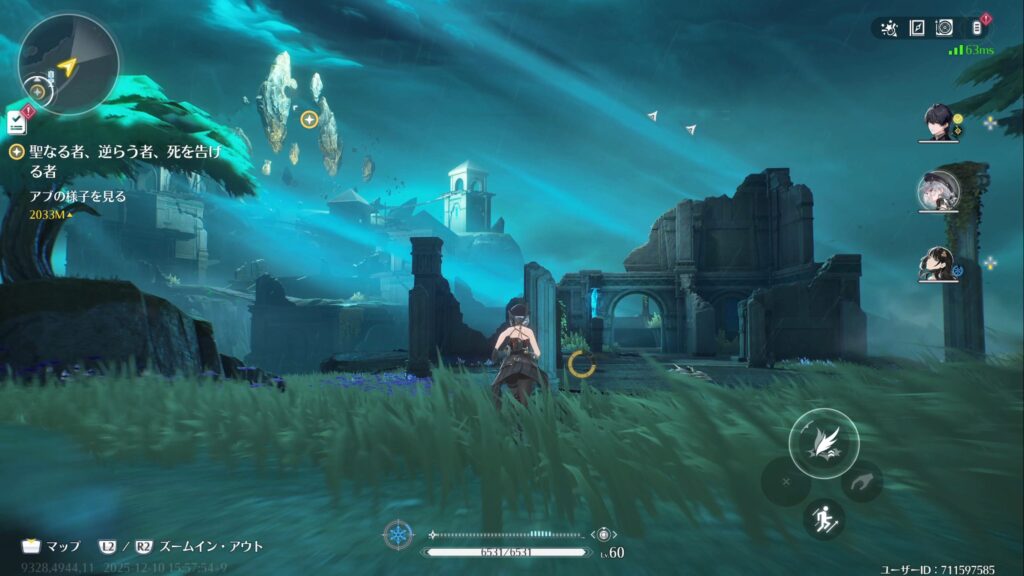1024x576 pixels.
Task: Open the compass guidebook icon
Action: point(916,28)
